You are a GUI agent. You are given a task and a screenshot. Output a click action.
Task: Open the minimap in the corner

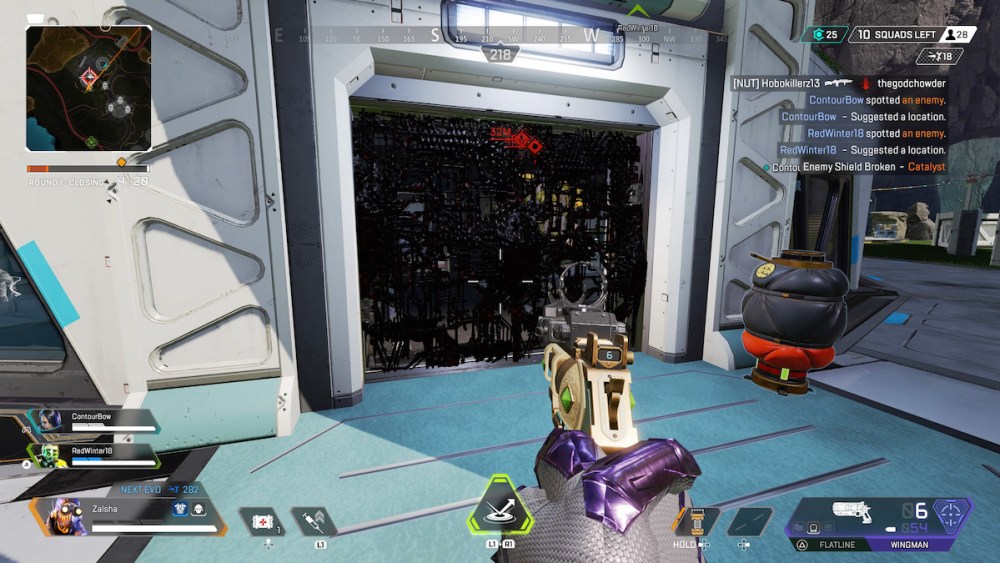89,88
